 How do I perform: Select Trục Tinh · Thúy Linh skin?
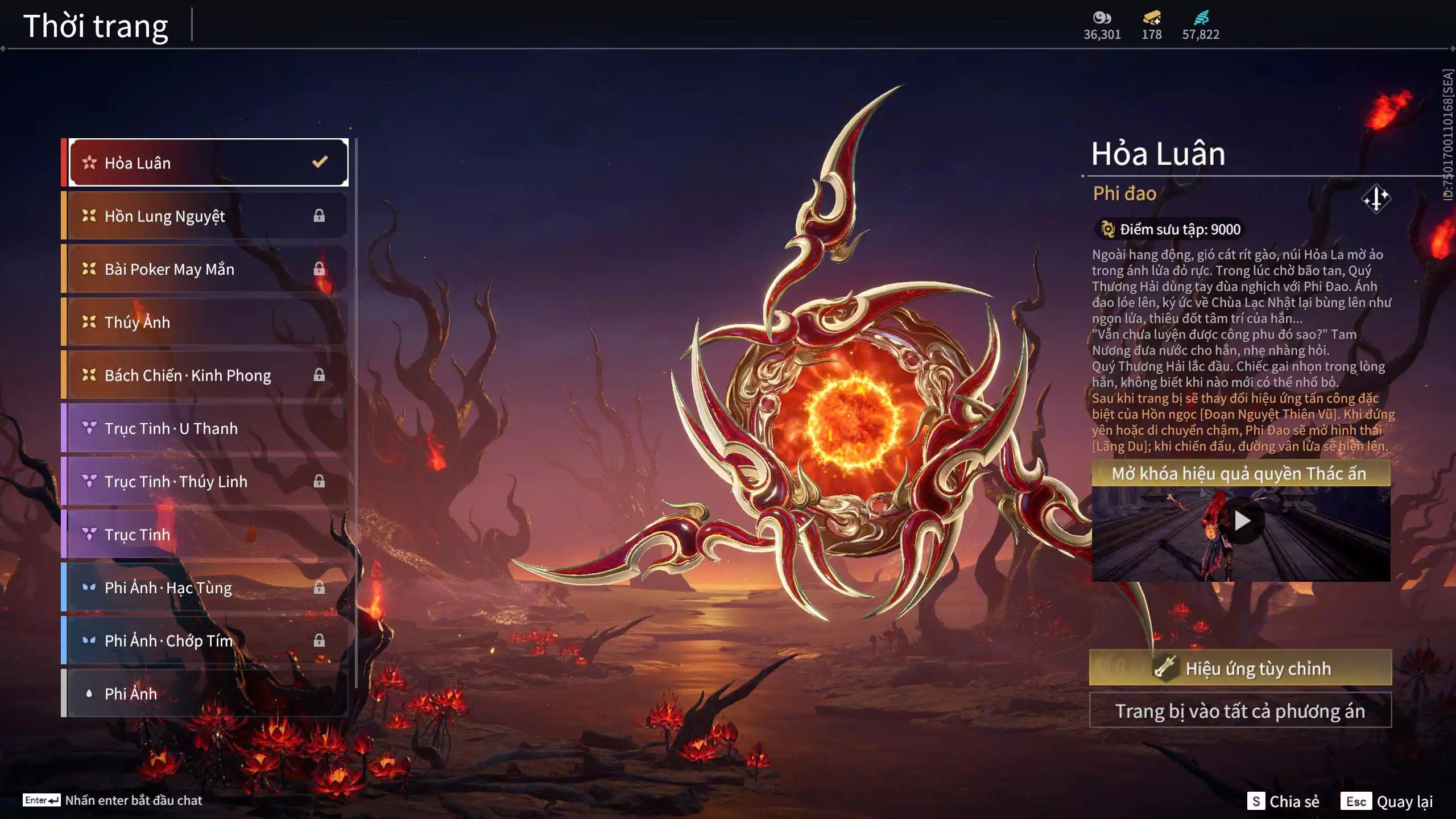208,482
